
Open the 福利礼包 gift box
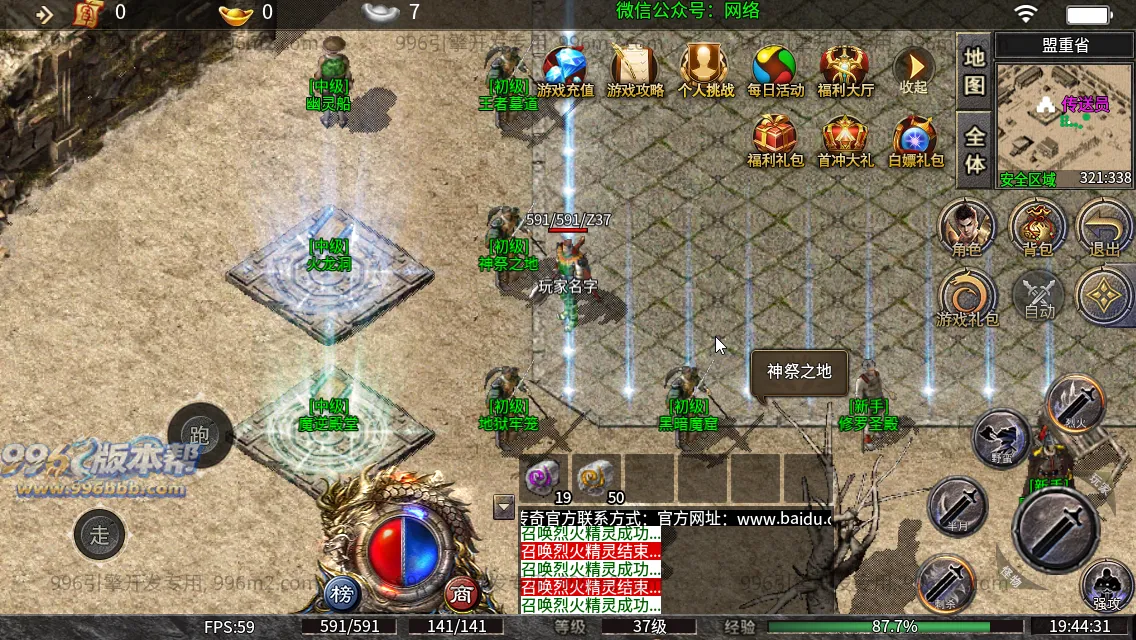[775, 139]
